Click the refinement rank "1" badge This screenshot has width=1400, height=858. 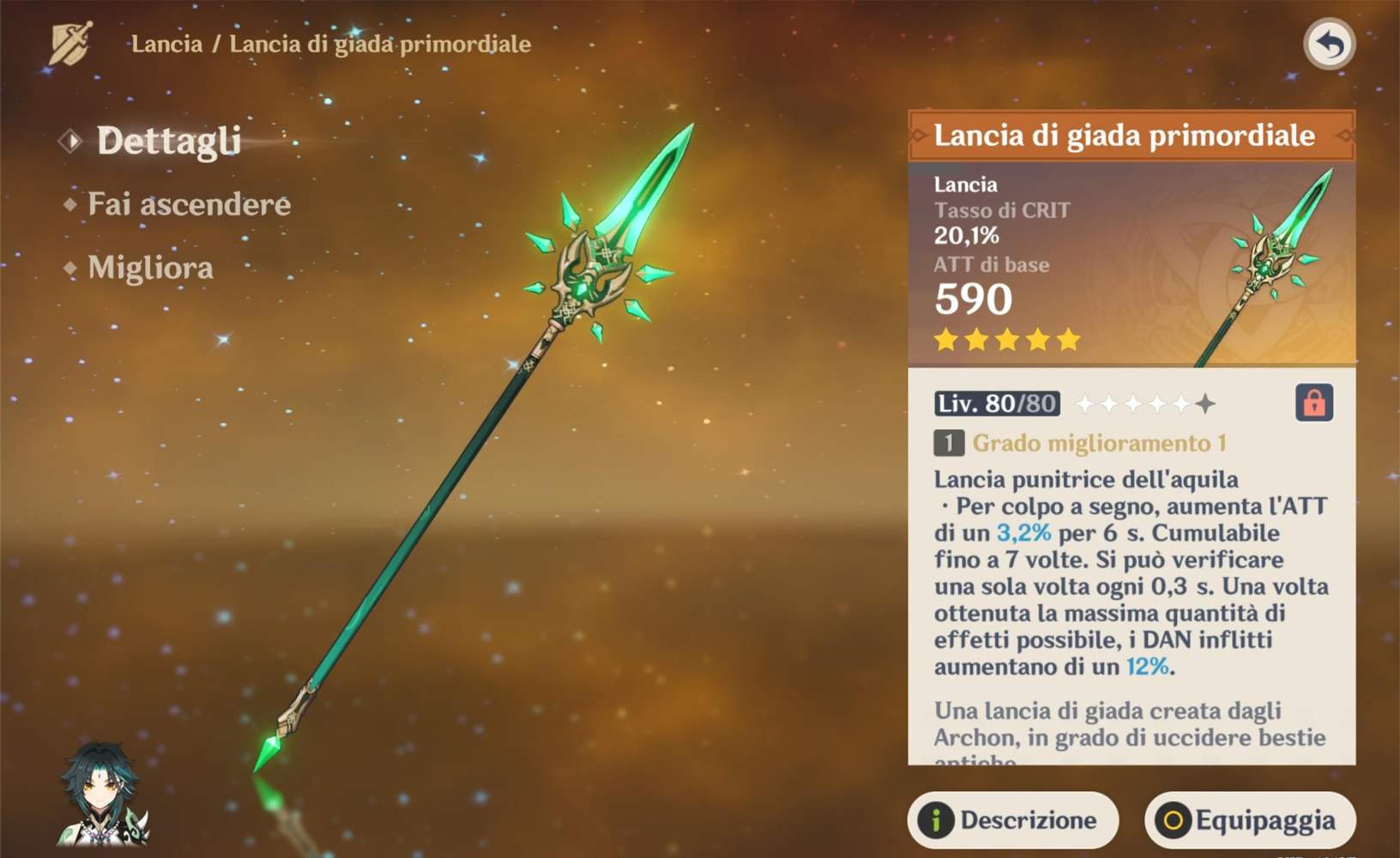coord(950,444)
